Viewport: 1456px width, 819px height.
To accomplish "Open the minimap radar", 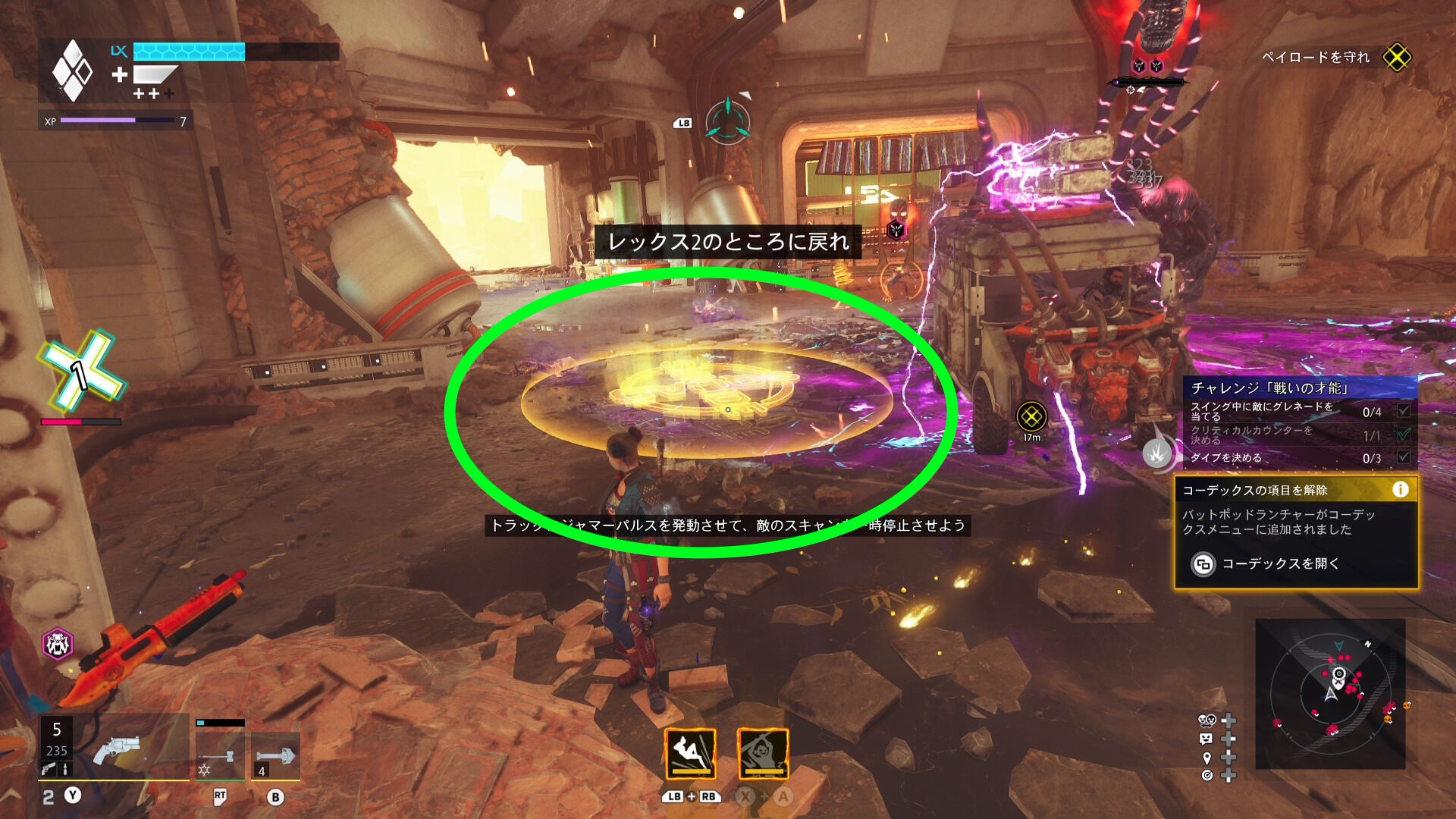I will (1330, 693).
